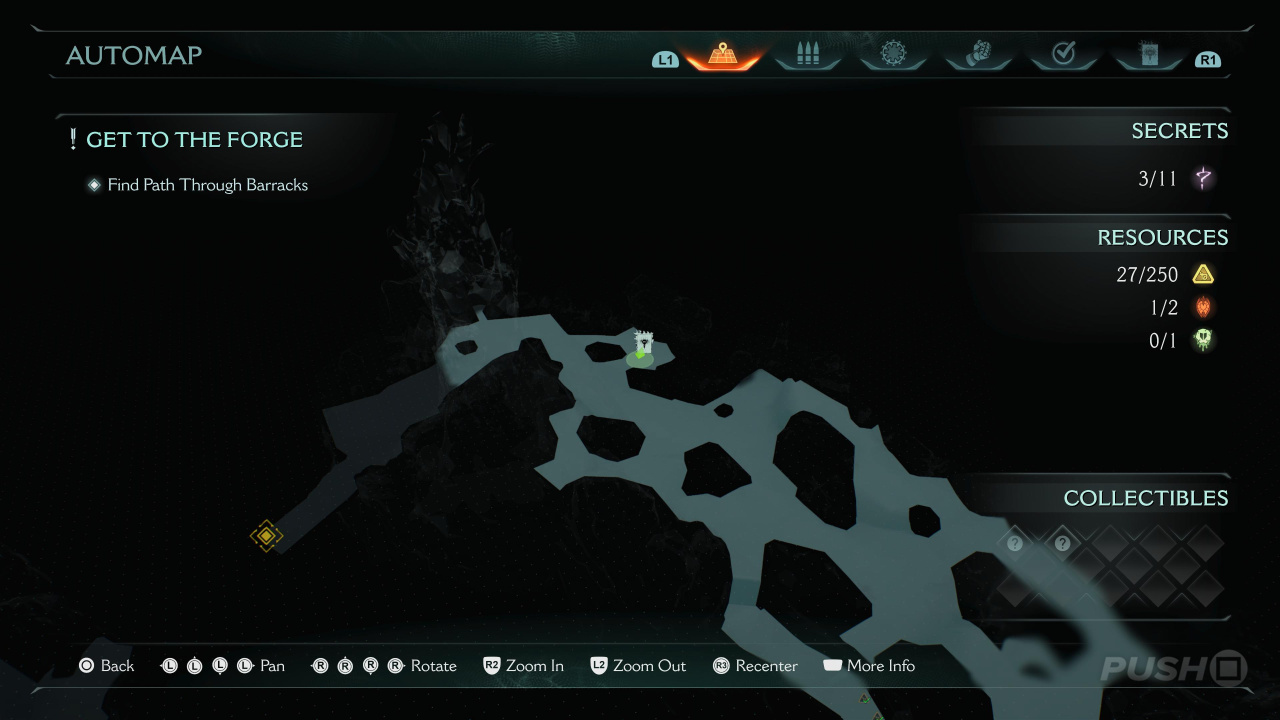Switch to the gauntlet fist tab
The image size is (1280, 720).
point(977,55)
